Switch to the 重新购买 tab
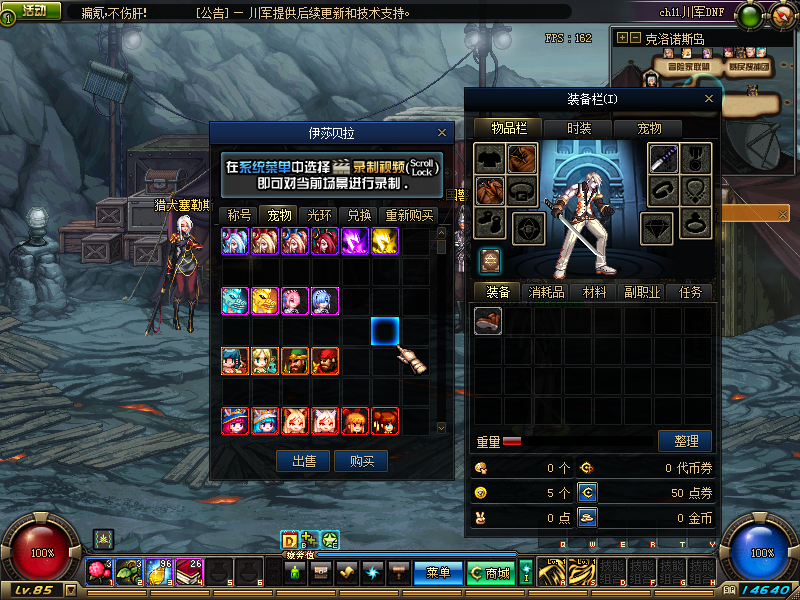The image size is (800, 600). point(408,215)
